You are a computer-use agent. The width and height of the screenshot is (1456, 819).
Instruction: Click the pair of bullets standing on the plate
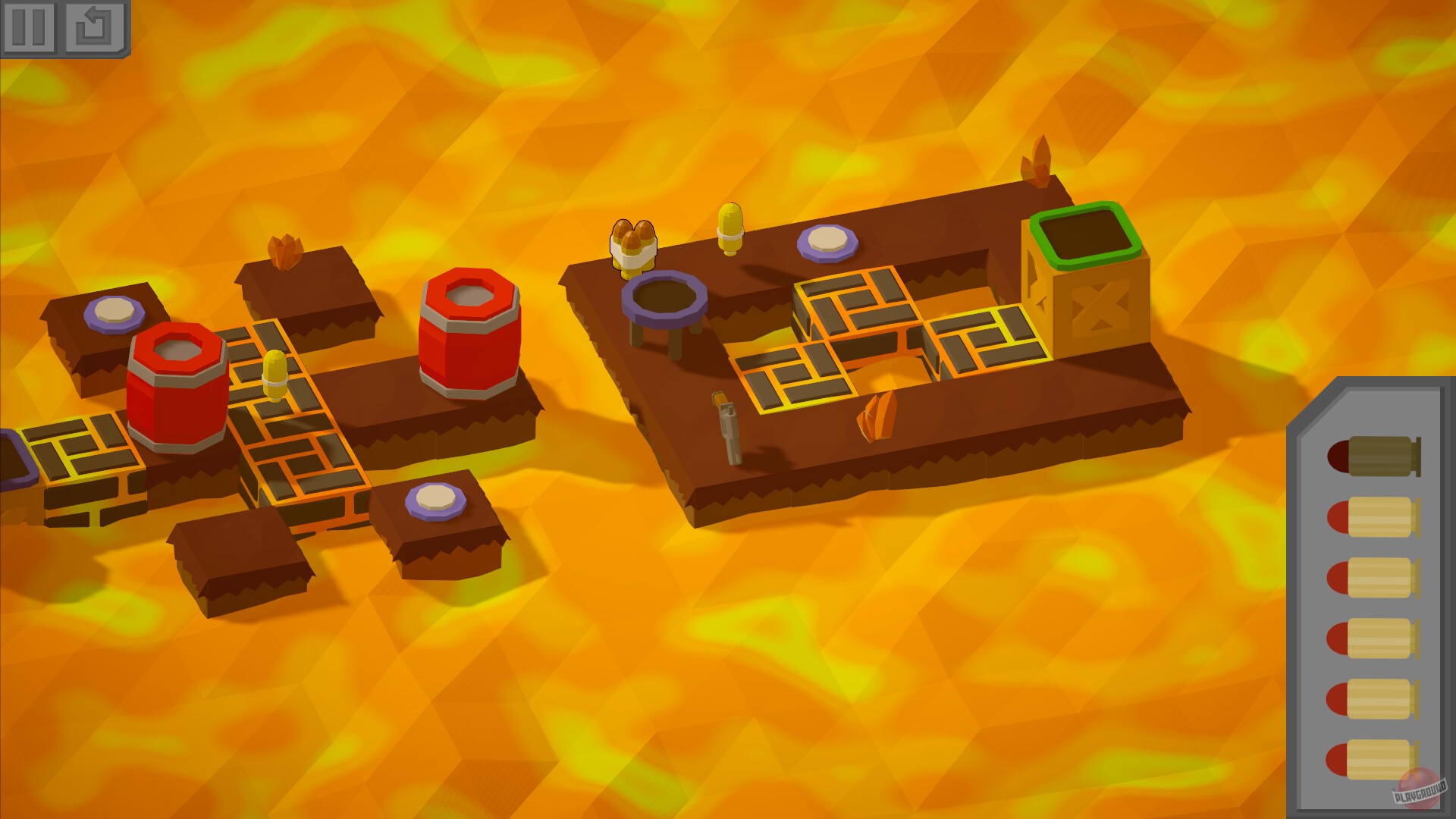click(634, 246)
